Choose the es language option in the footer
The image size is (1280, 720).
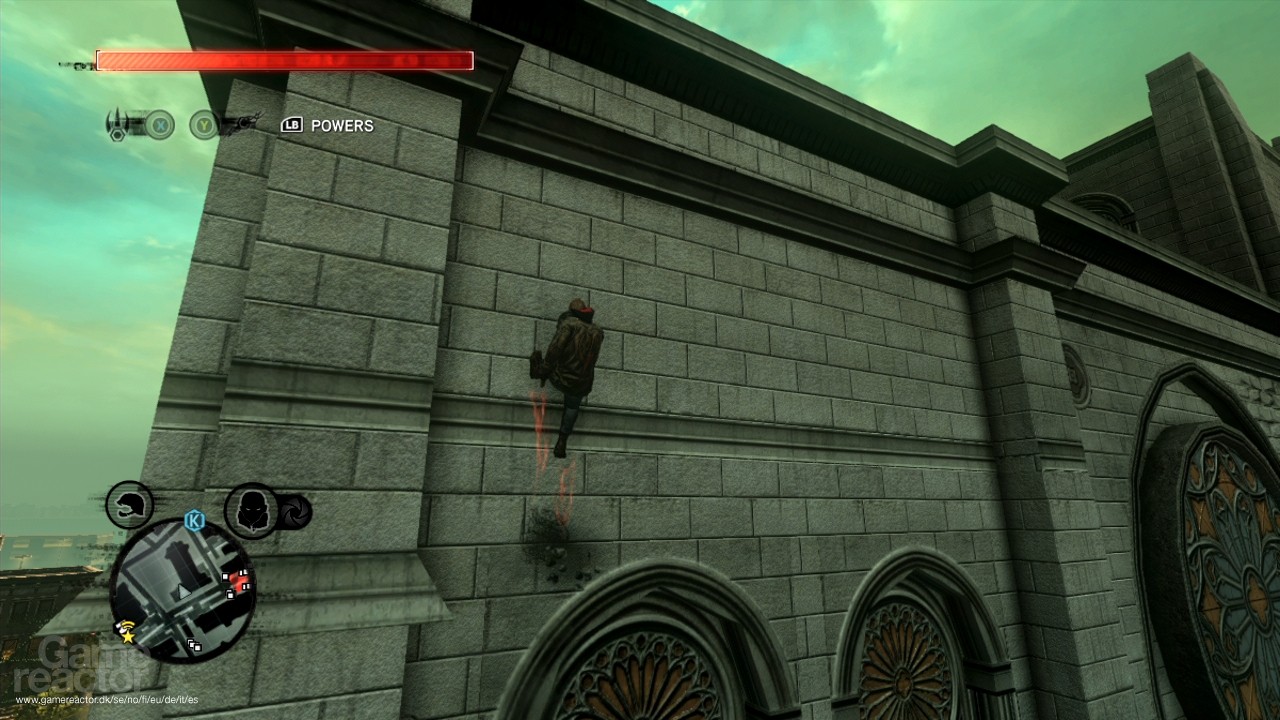(x=193, y=700)
